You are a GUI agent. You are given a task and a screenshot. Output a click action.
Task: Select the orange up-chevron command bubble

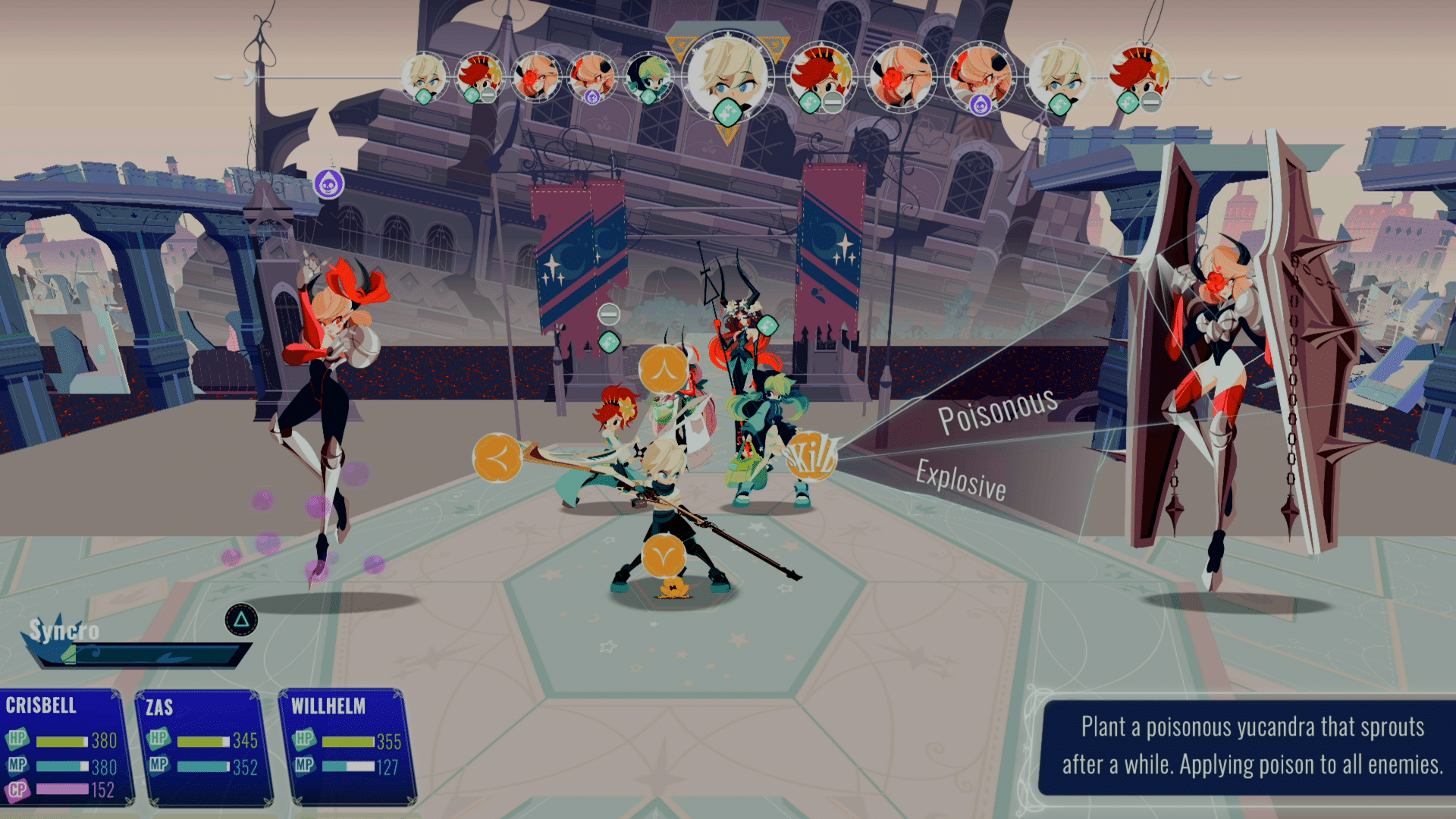(664, 369)
